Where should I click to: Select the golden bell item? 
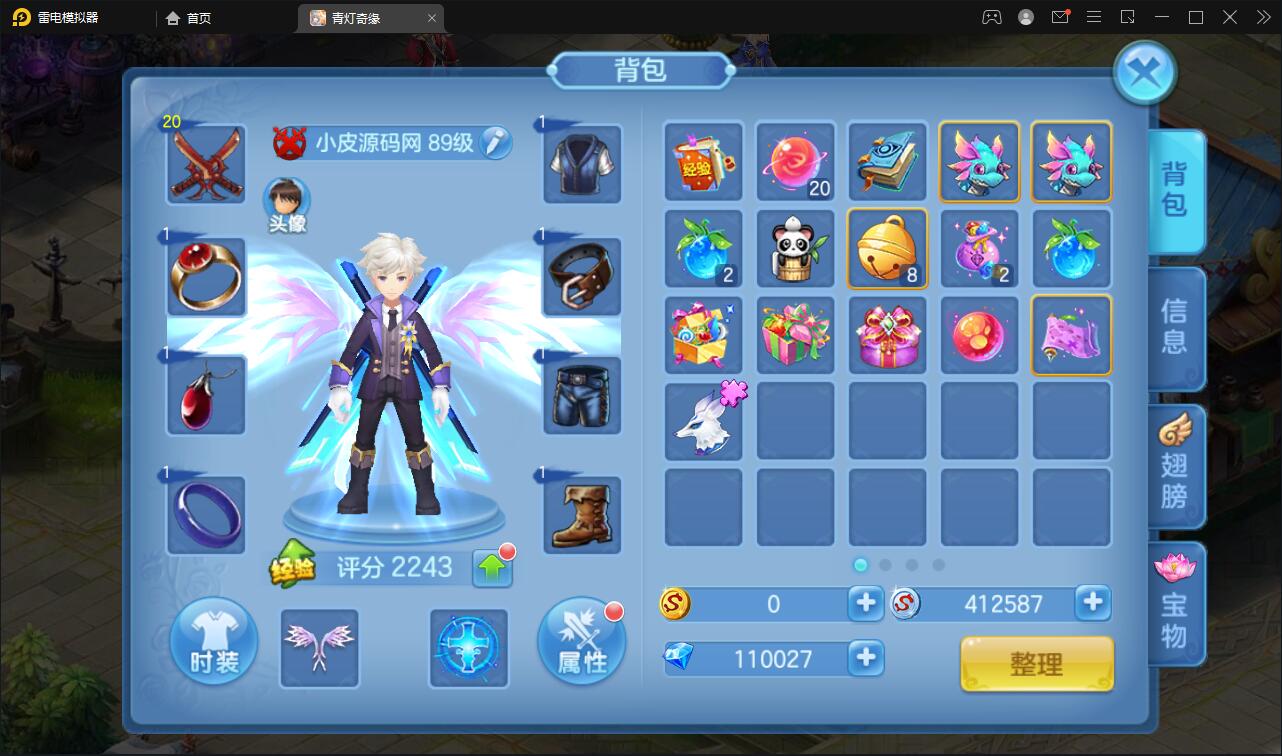(x=887, y=248)
